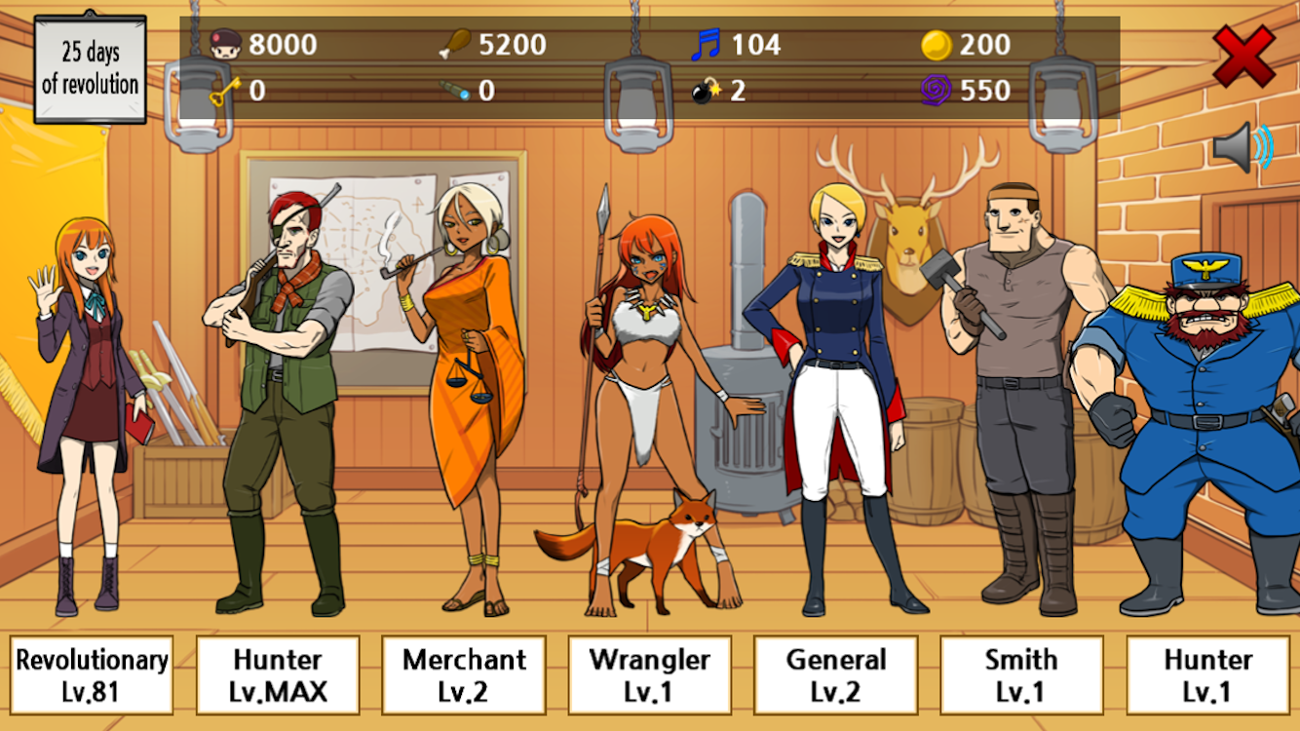The height and width of the screenshot is (731, 1300).
Task: Open the Merchant Lv.2 label
Action: click(x=464, y=674)
